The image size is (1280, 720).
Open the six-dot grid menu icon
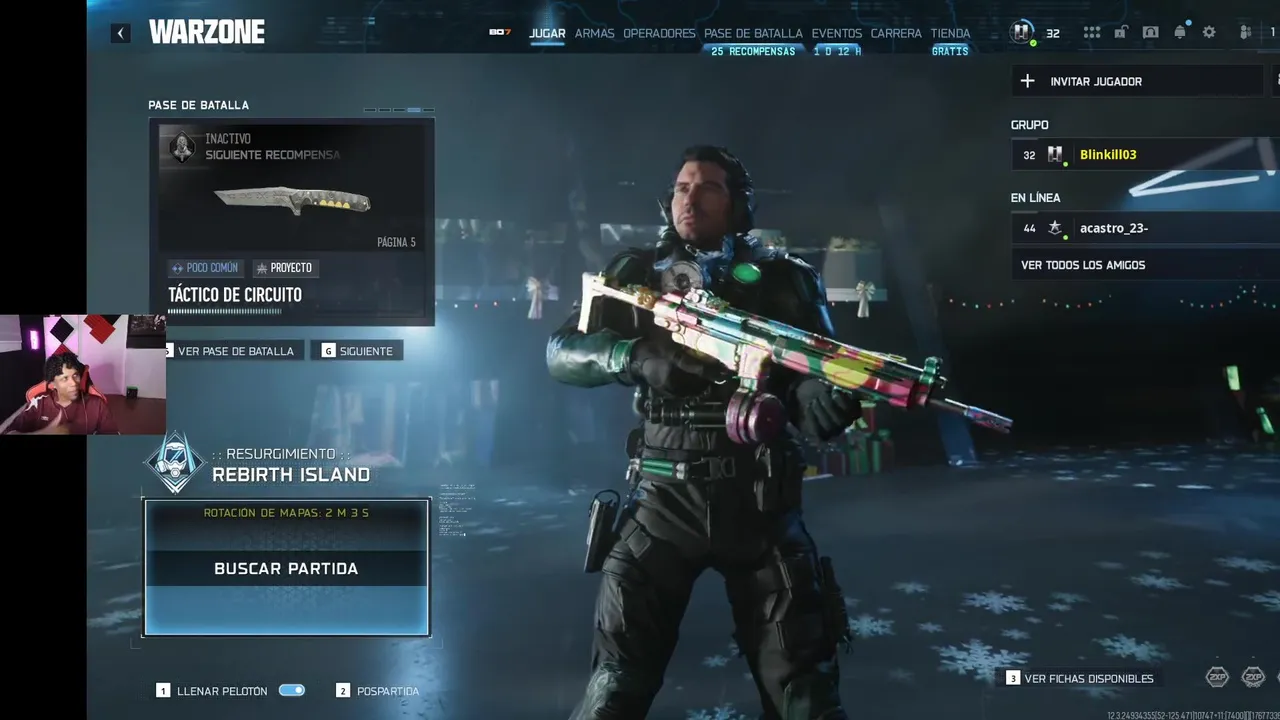point(1092,32)
